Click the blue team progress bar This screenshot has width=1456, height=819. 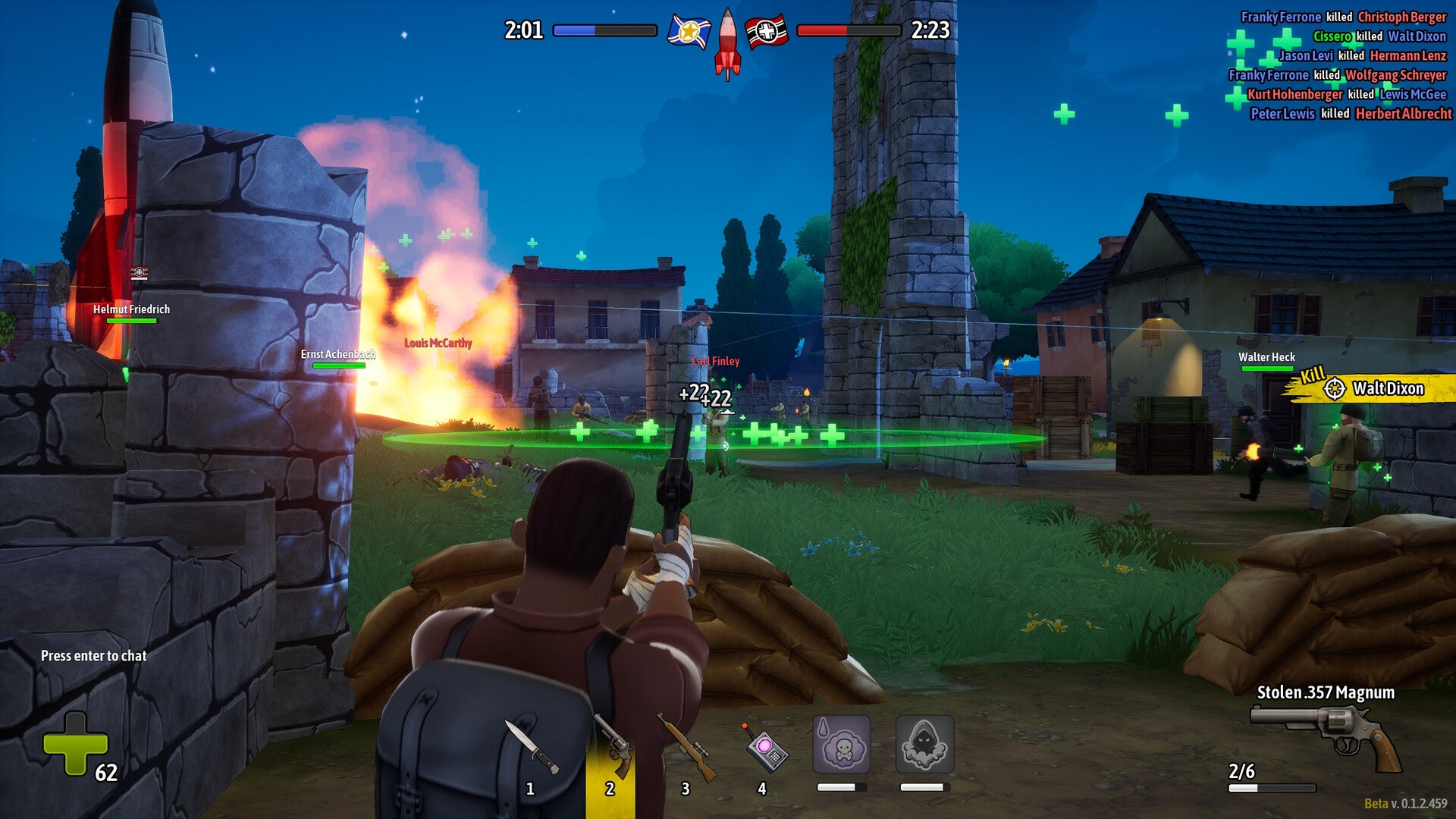607,30
